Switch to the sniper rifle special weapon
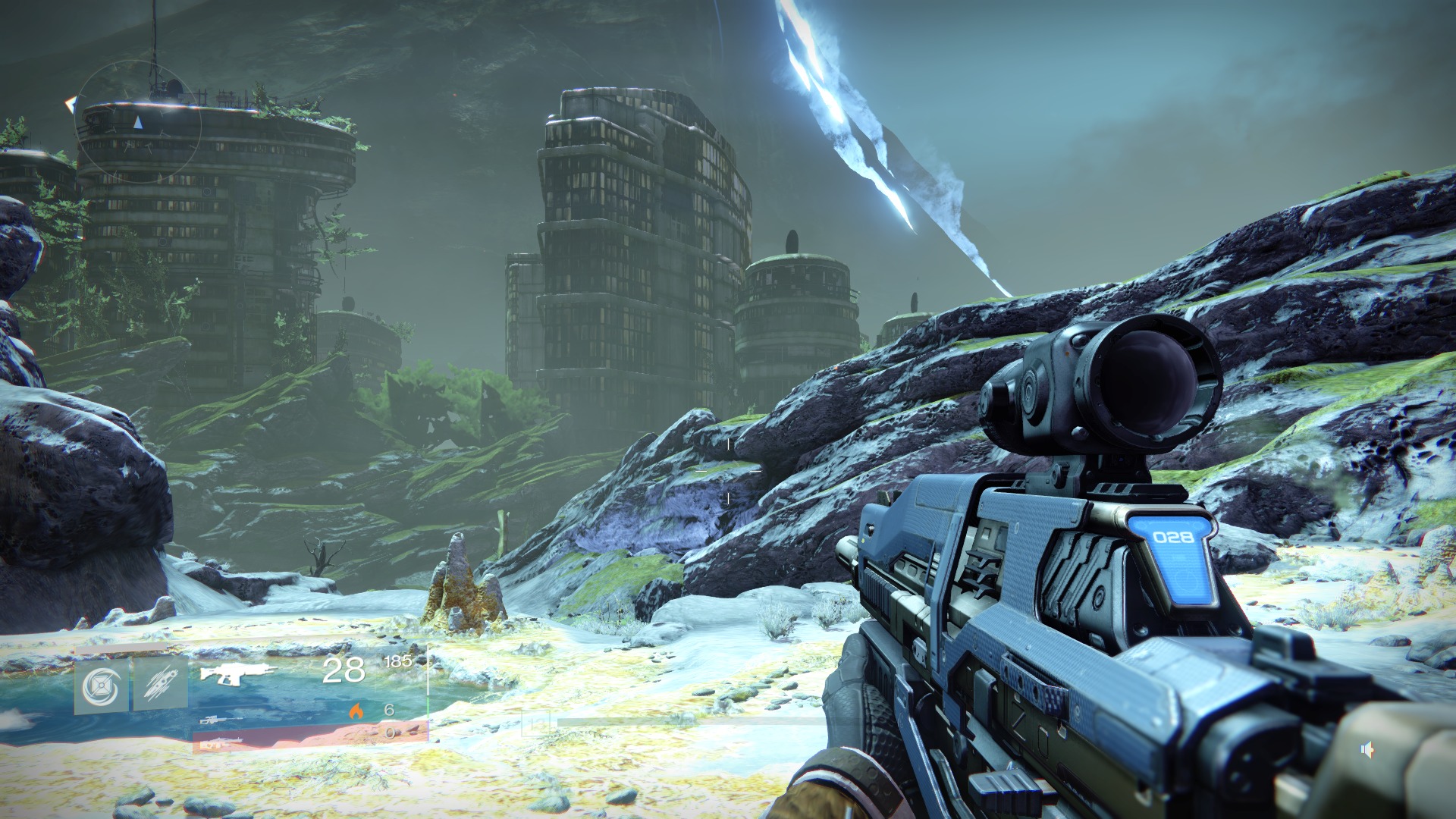 point(220,720)
